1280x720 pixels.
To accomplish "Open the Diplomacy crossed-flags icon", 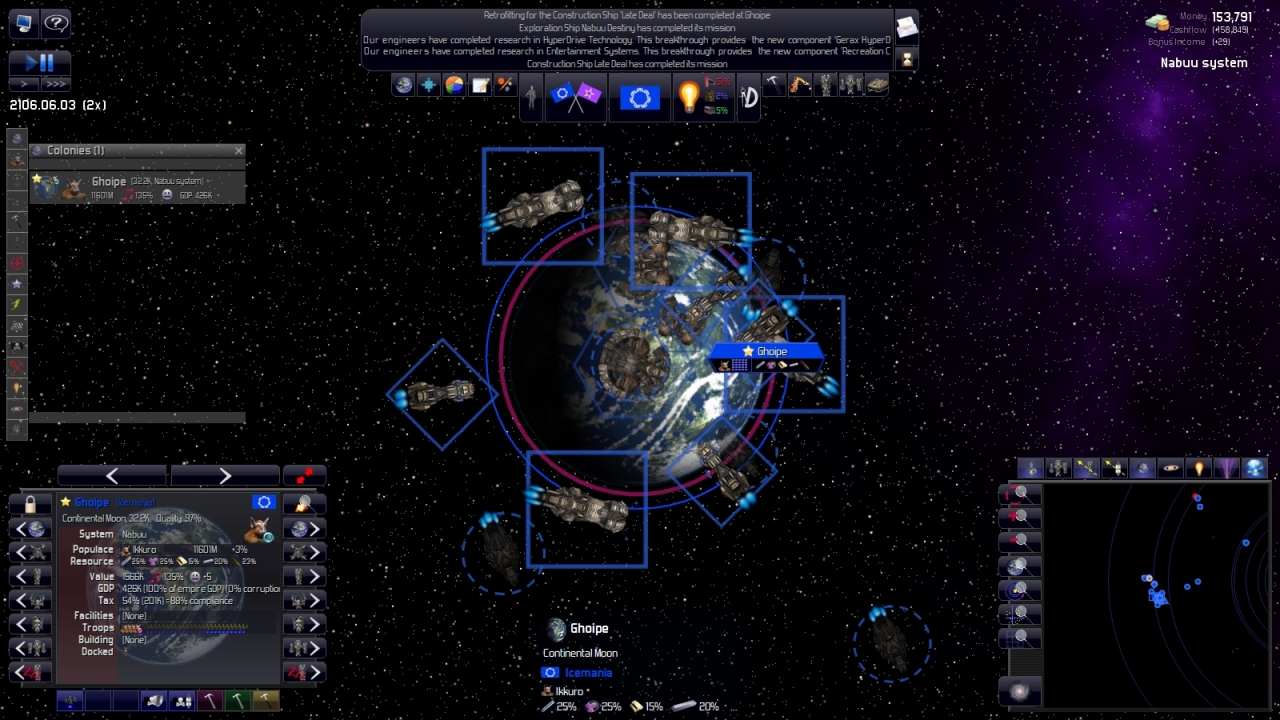I will click(x=576, y=97).
